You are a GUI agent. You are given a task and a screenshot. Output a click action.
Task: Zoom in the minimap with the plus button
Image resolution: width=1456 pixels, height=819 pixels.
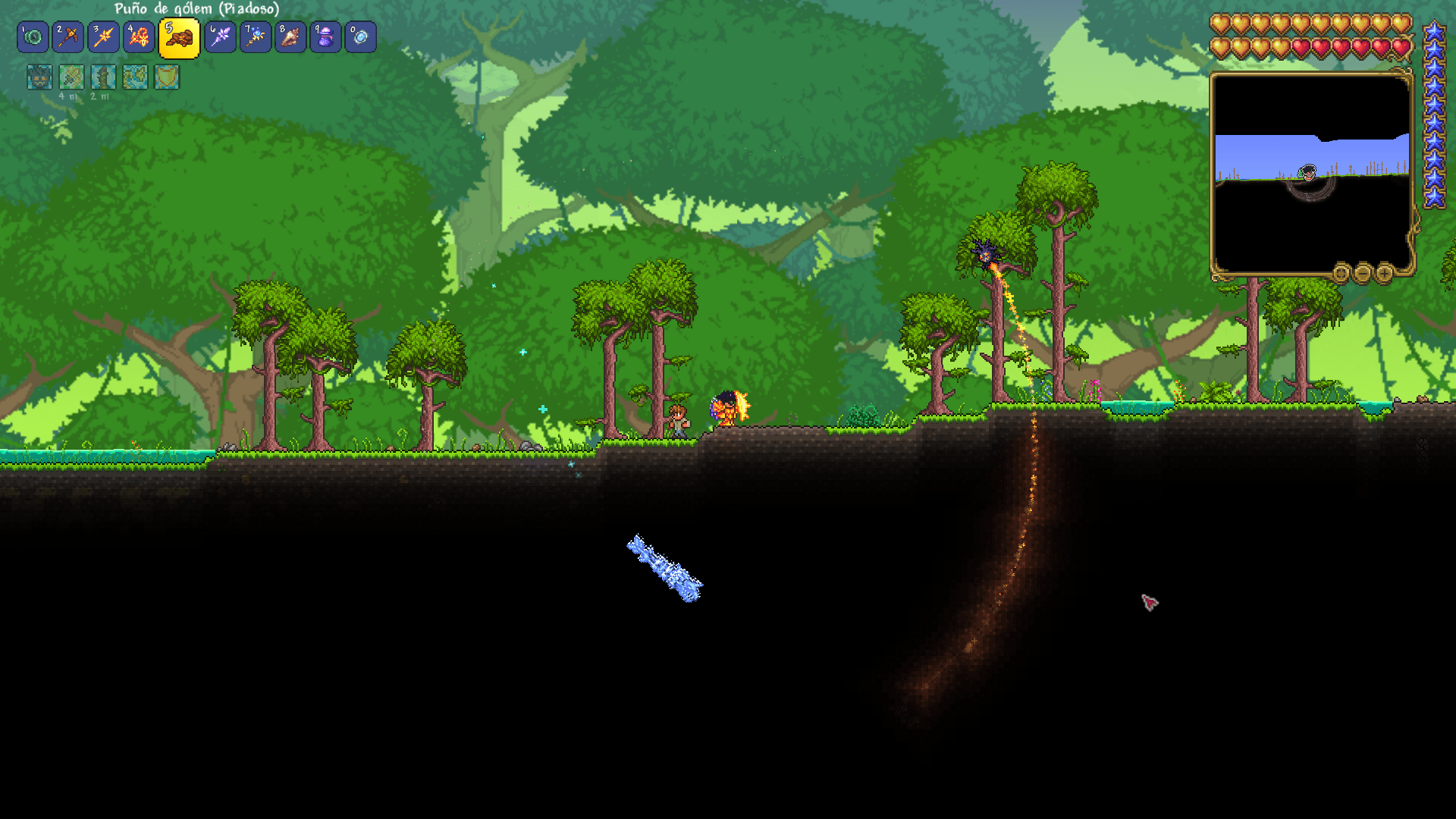[1385, 274]
